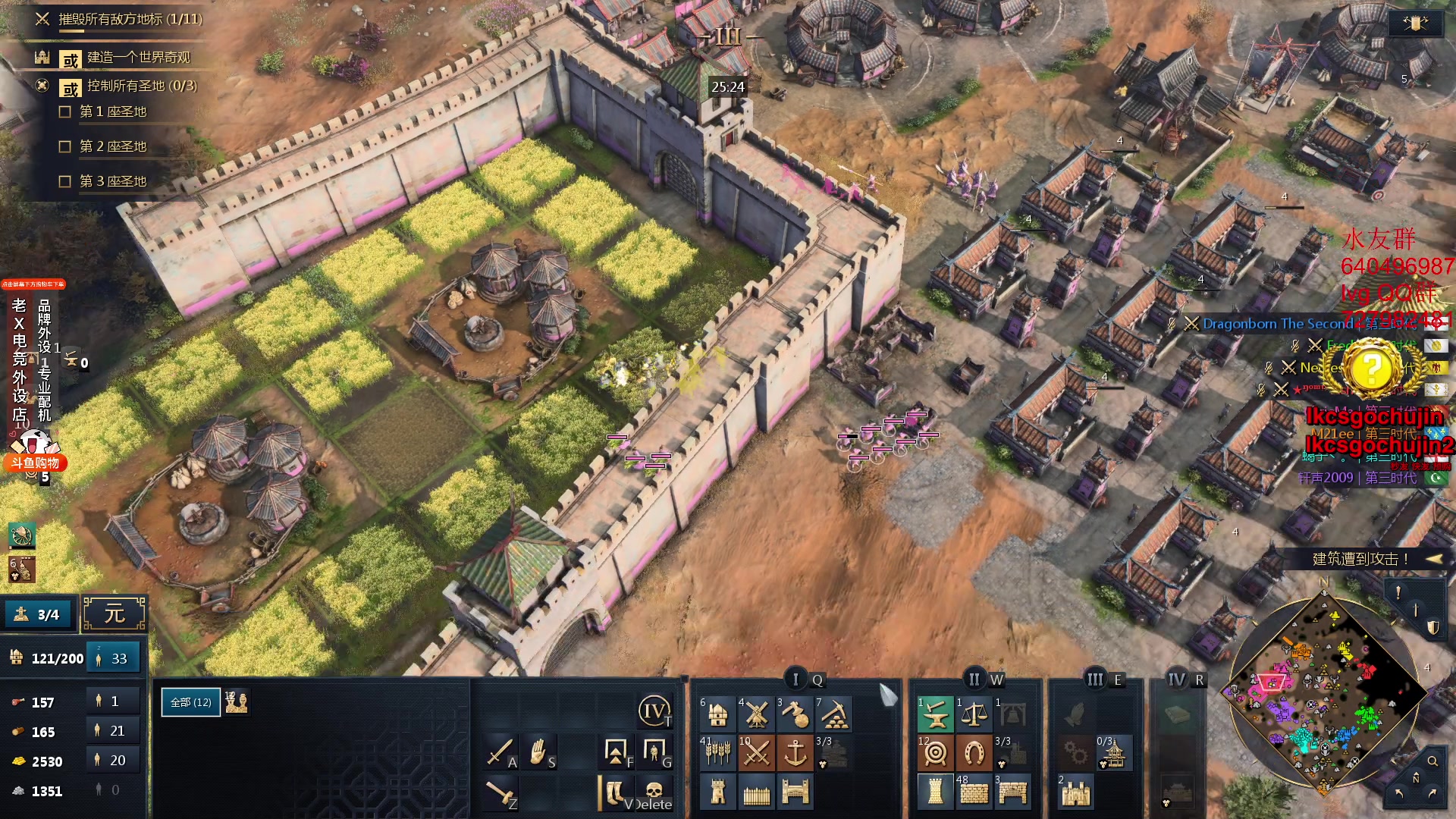Pick the stable horseshoe icon
This screenshot has height=819, width=1456.
[974, 753]
